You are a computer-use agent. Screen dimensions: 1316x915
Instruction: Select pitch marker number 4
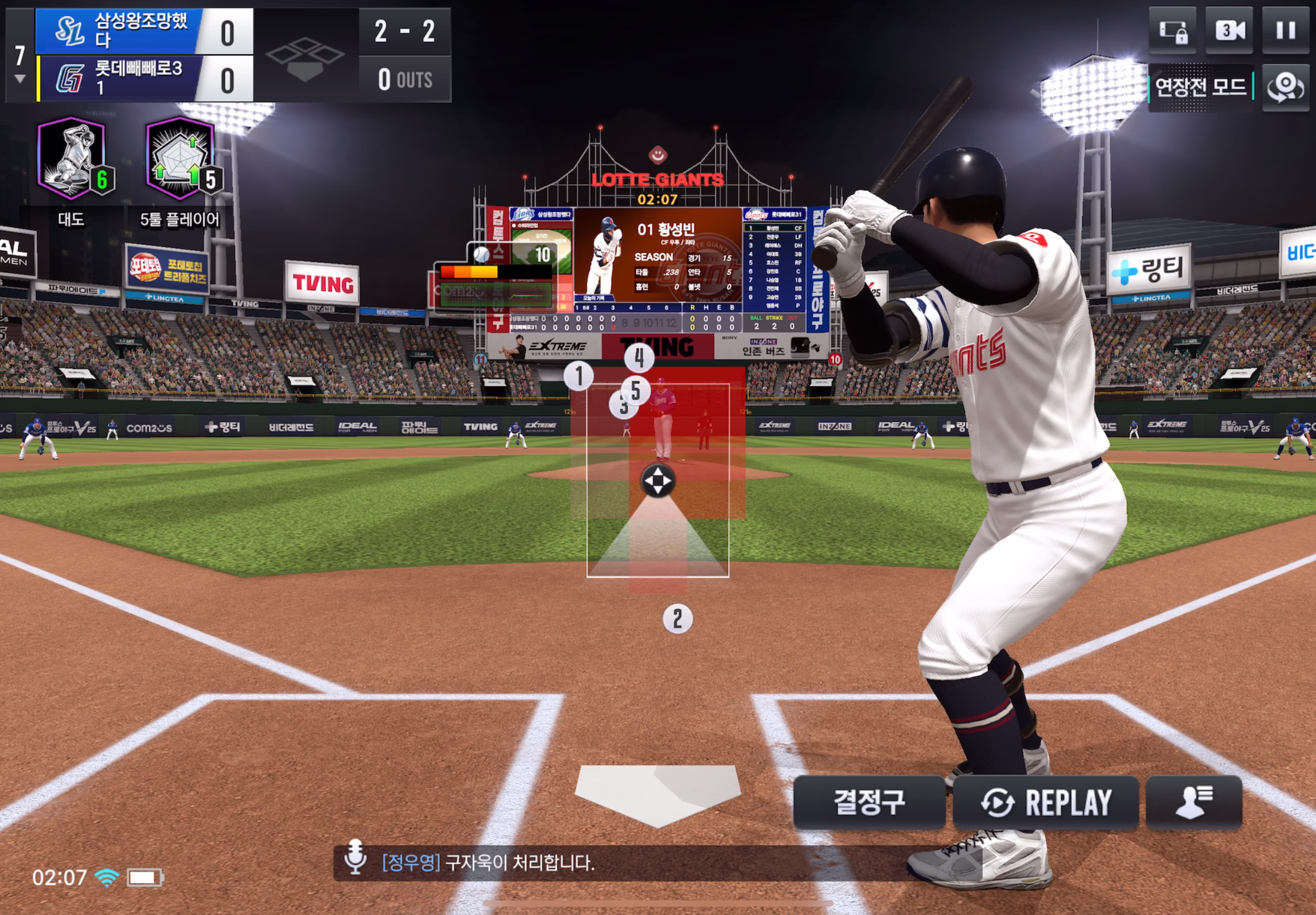click(639, 358)
